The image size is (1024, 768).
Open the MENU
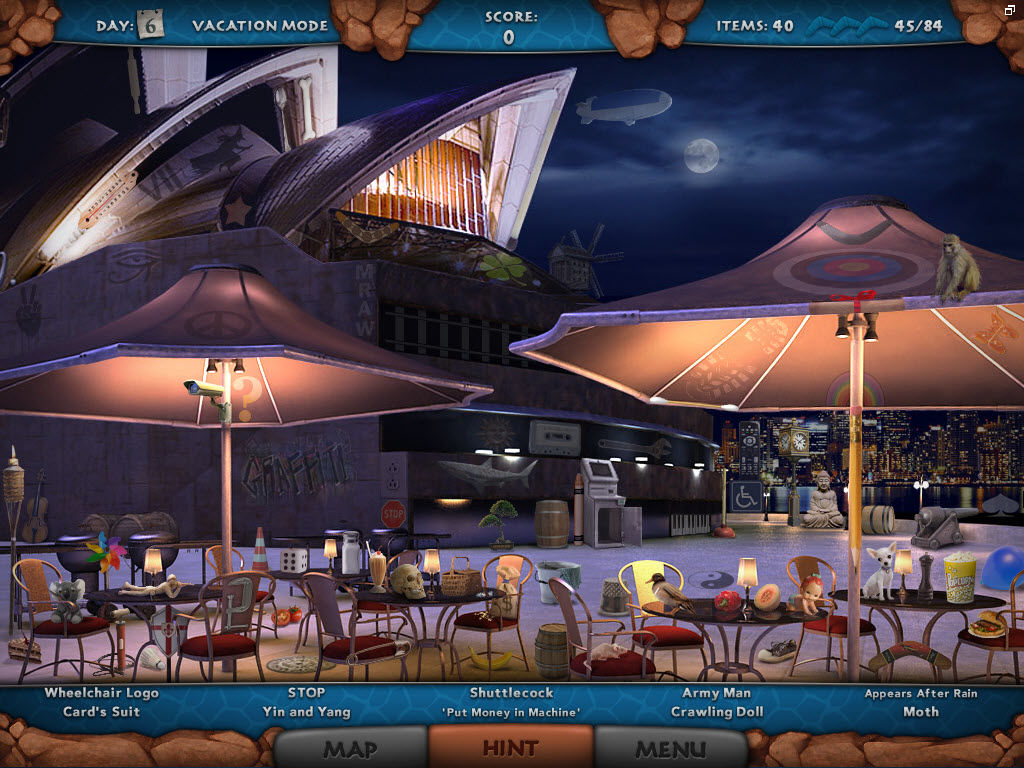pos(671,748)
